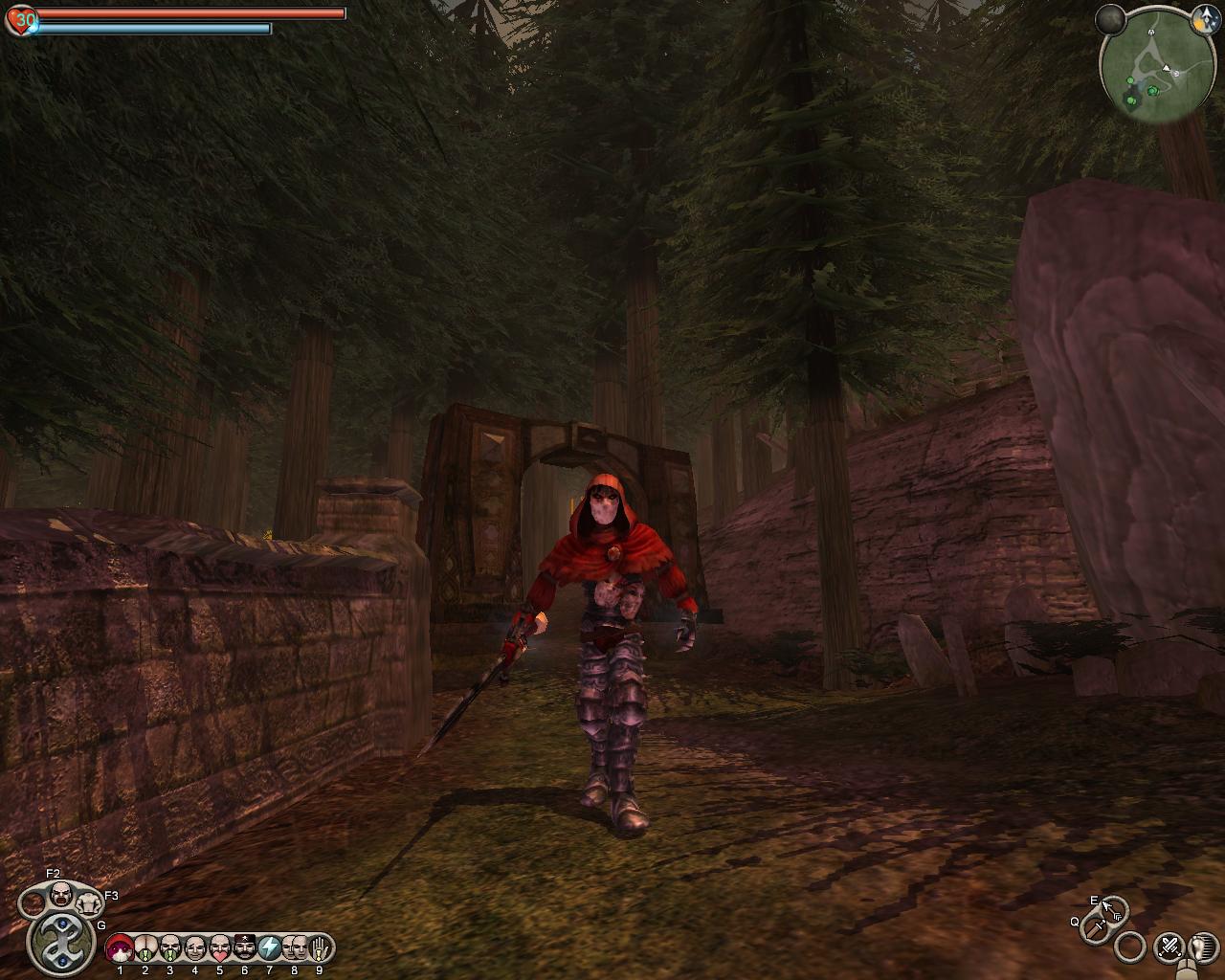1225x980 pixels.
Task: Click the compass dial beside the minimap
Action: 1112,18
